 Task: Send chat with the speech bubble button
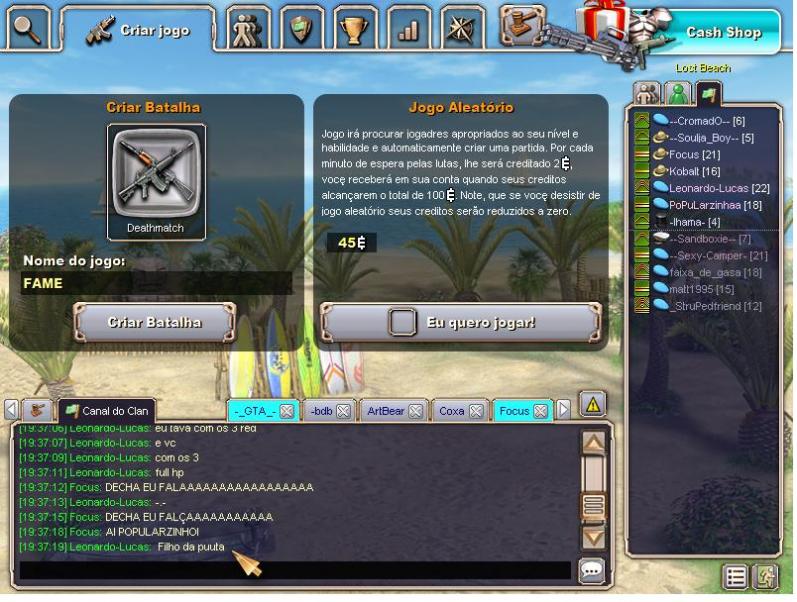point(592,571)
